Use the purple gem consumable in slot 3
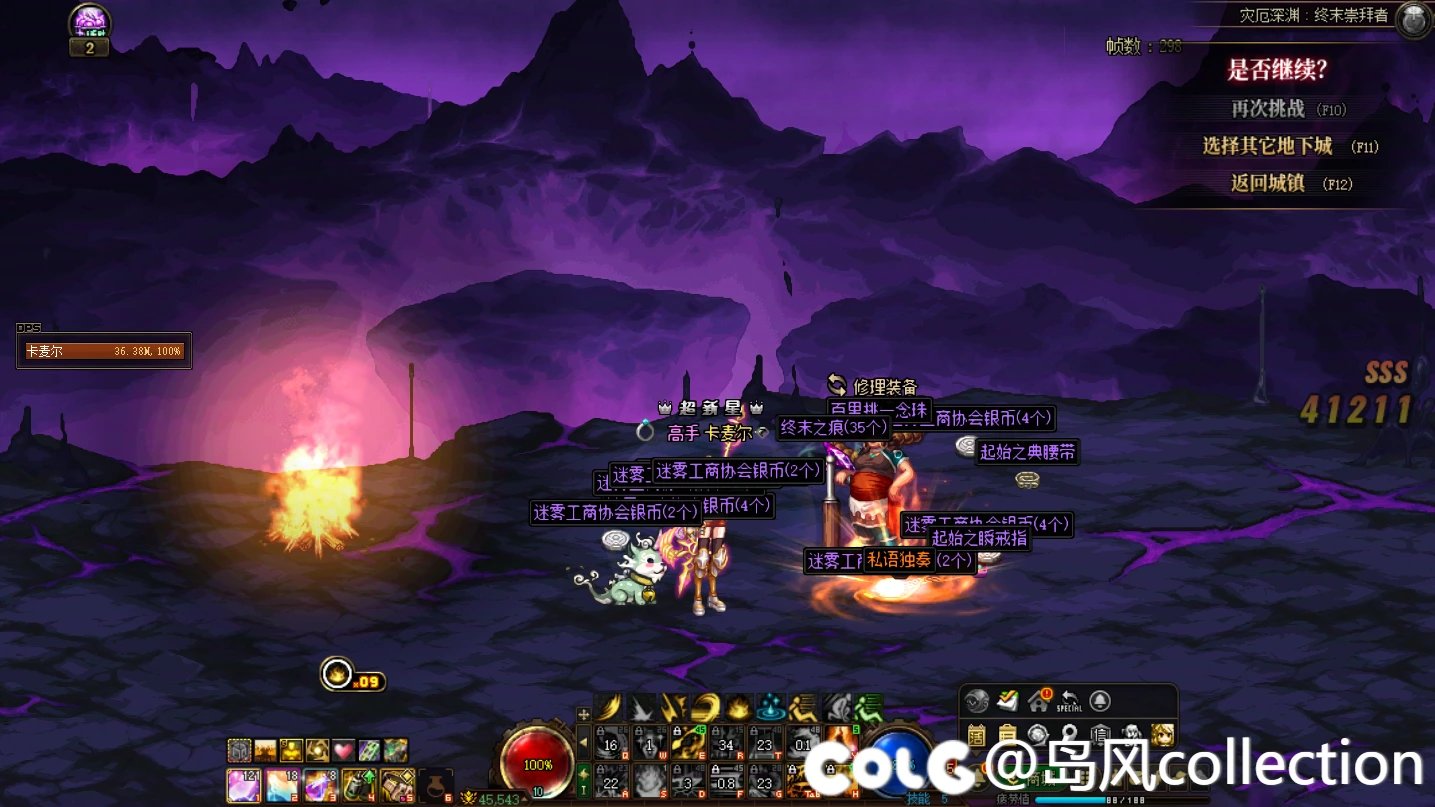Screen dimensions: 1435x807 coord(320,783)
